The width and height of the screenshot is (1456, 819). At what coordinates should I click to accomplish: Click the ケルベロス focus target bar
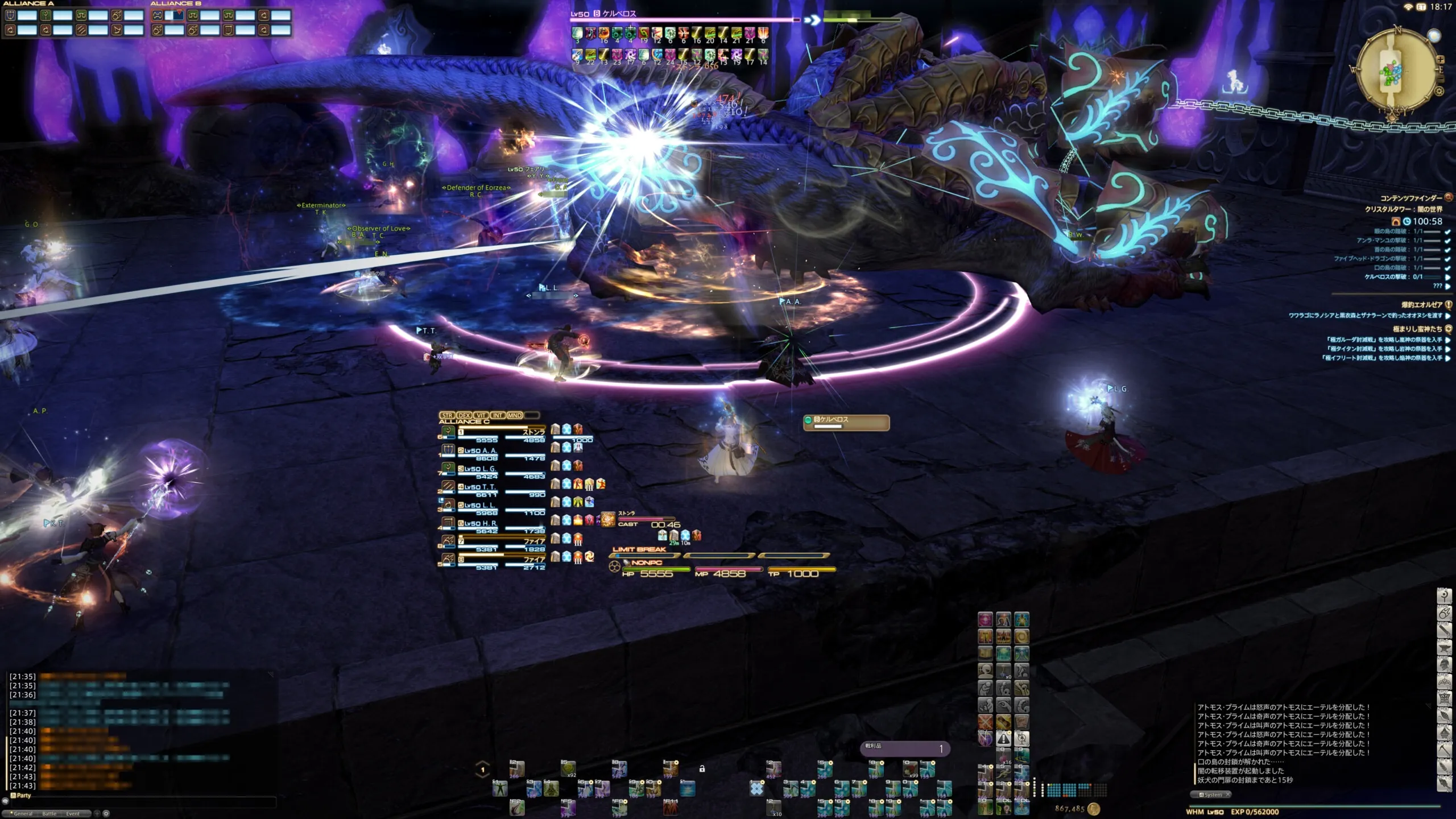846,422
